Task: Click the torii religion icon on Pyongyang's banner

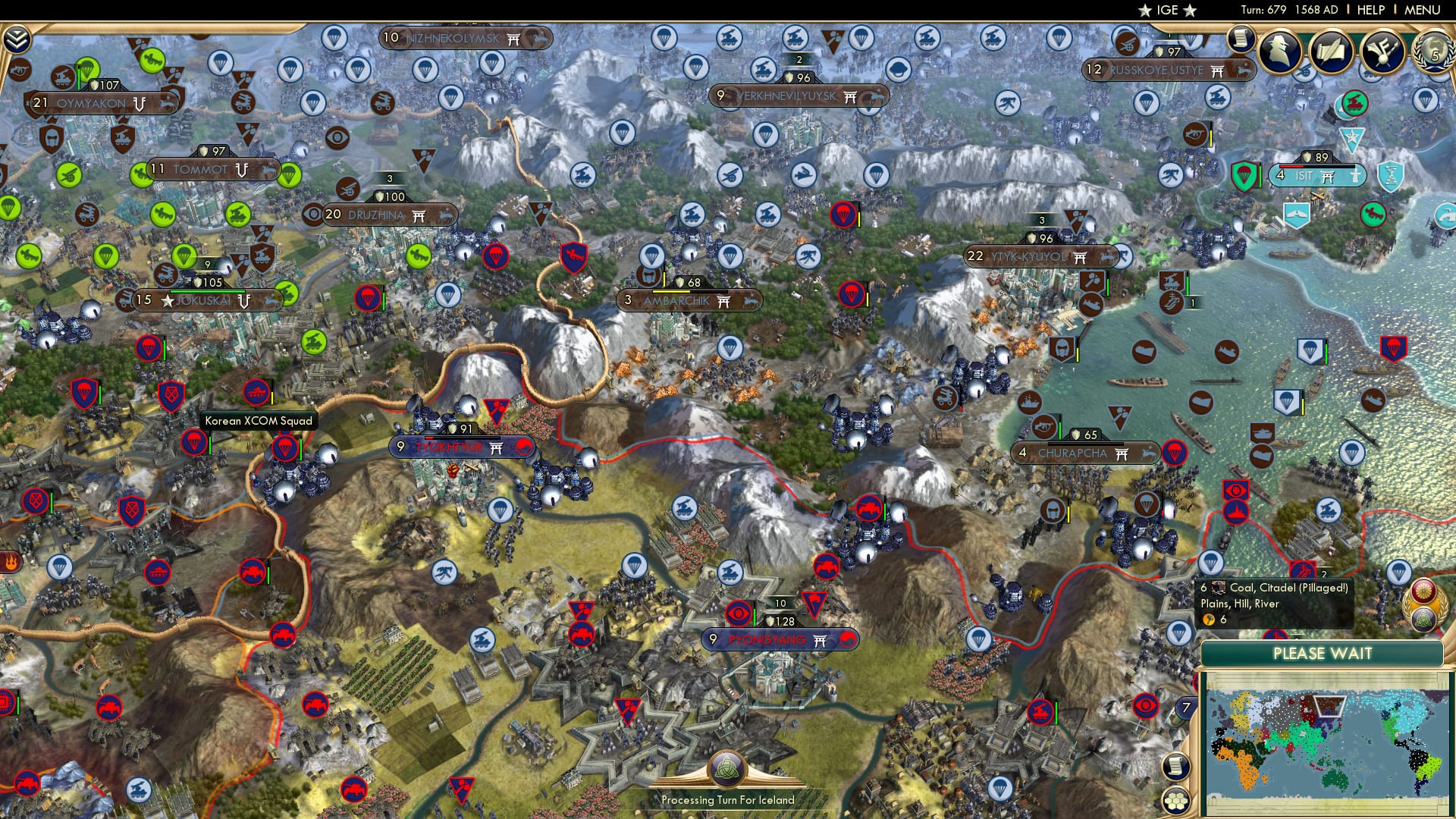Action: 820,640
